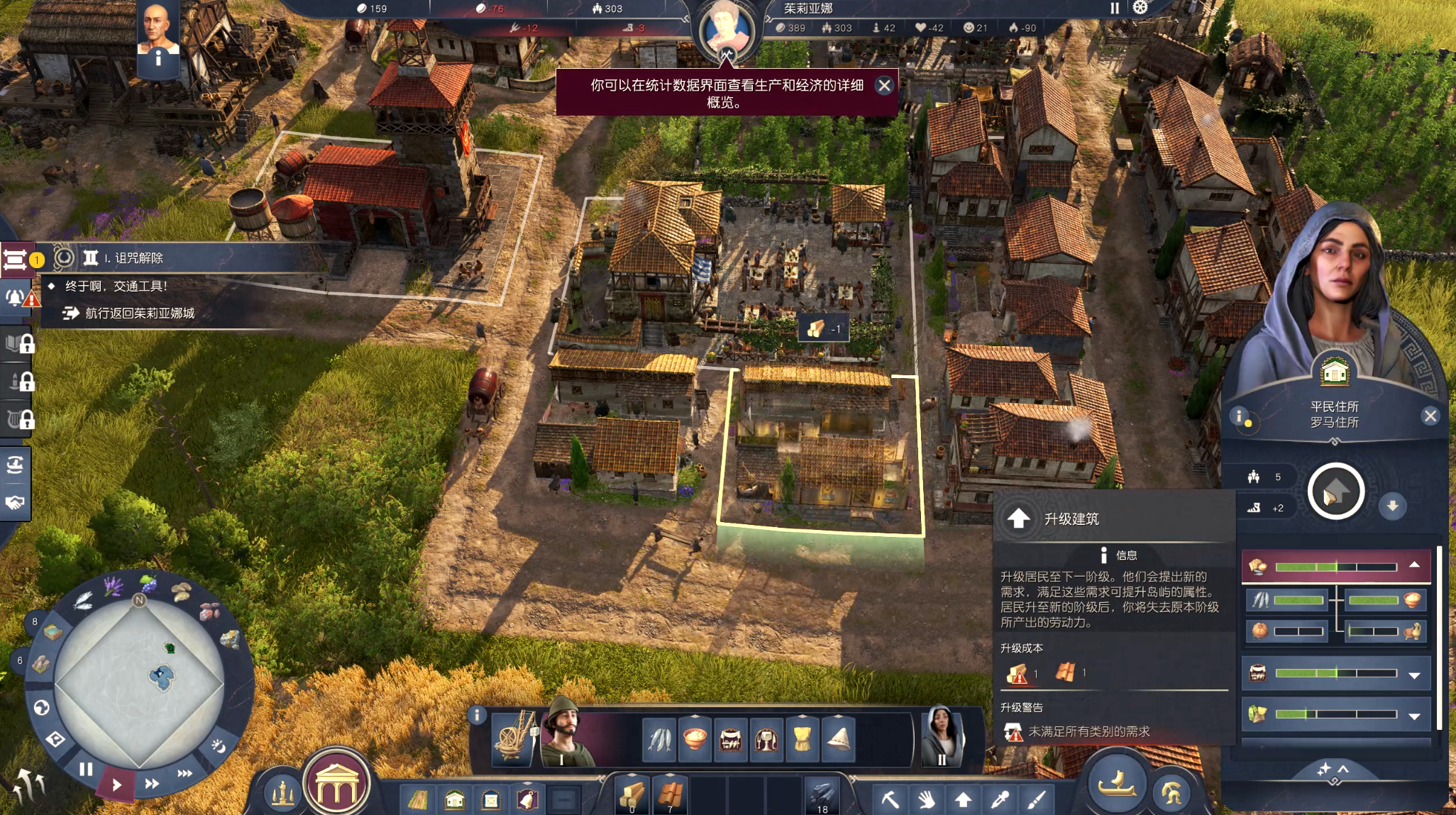This screenshot has width=1456, height=815.
Task: Open the settings gear menu
Action: [x=1140, y=8]
